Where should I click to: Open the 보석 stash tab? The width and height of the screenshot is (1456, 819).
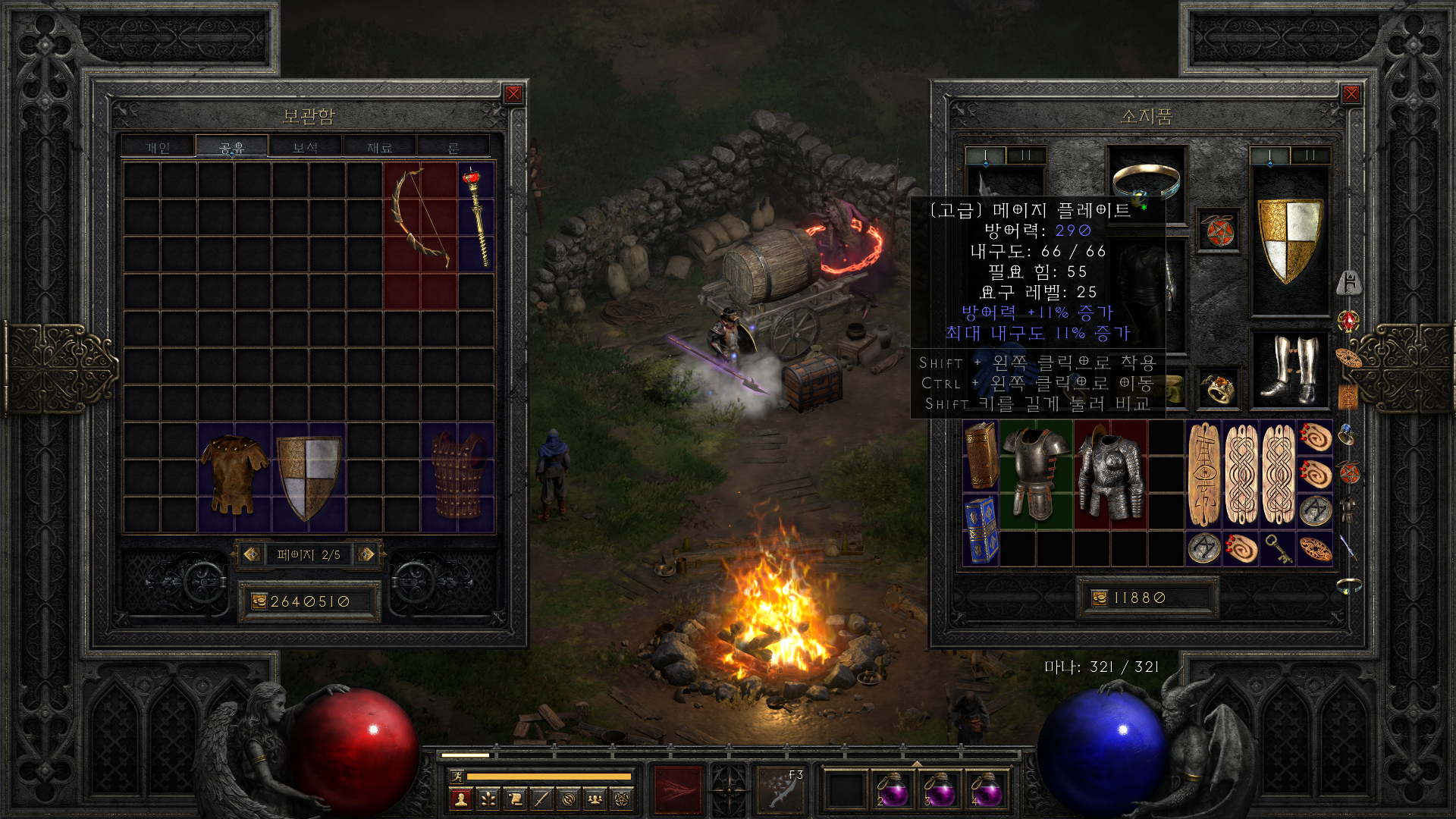click(305, 147)
